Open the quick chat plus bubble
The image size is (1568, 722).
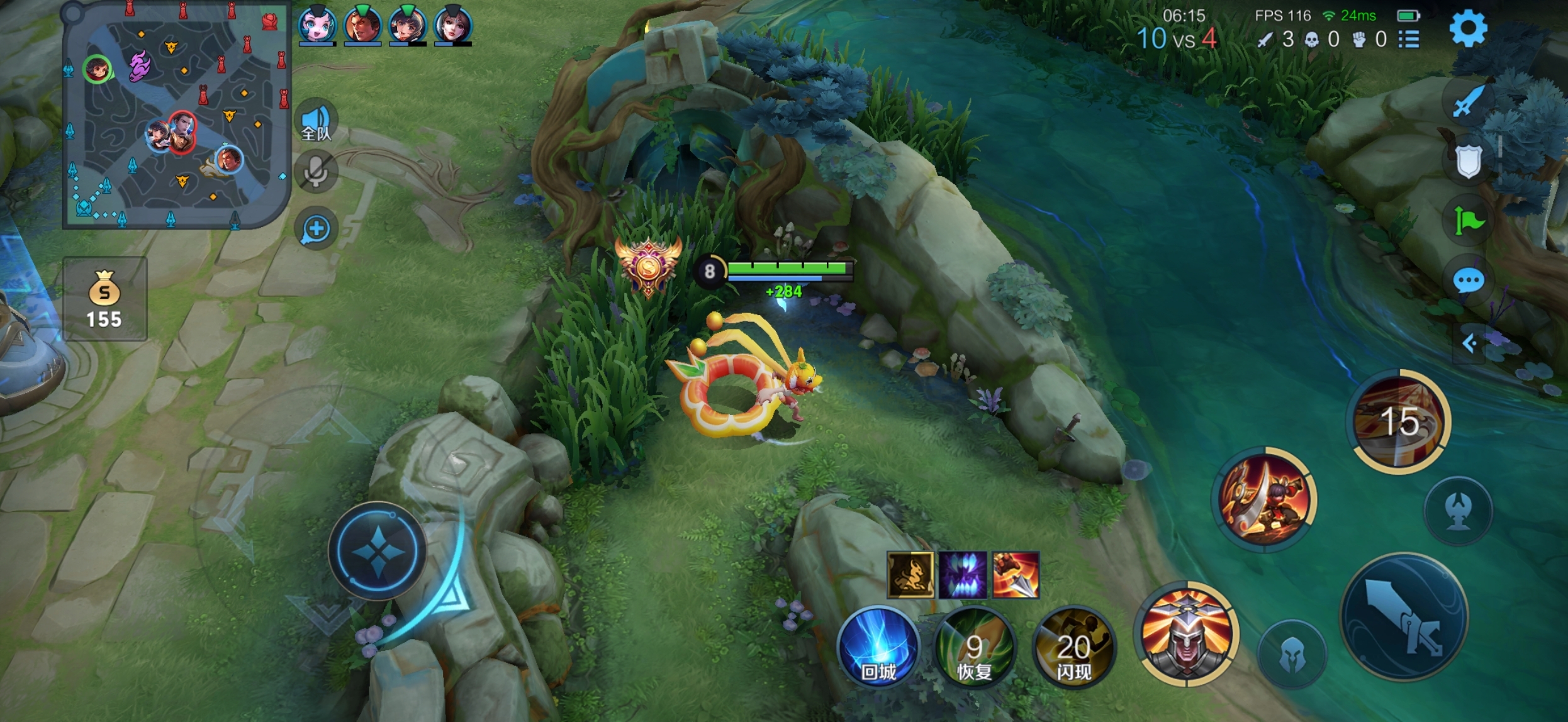point(316,229)
